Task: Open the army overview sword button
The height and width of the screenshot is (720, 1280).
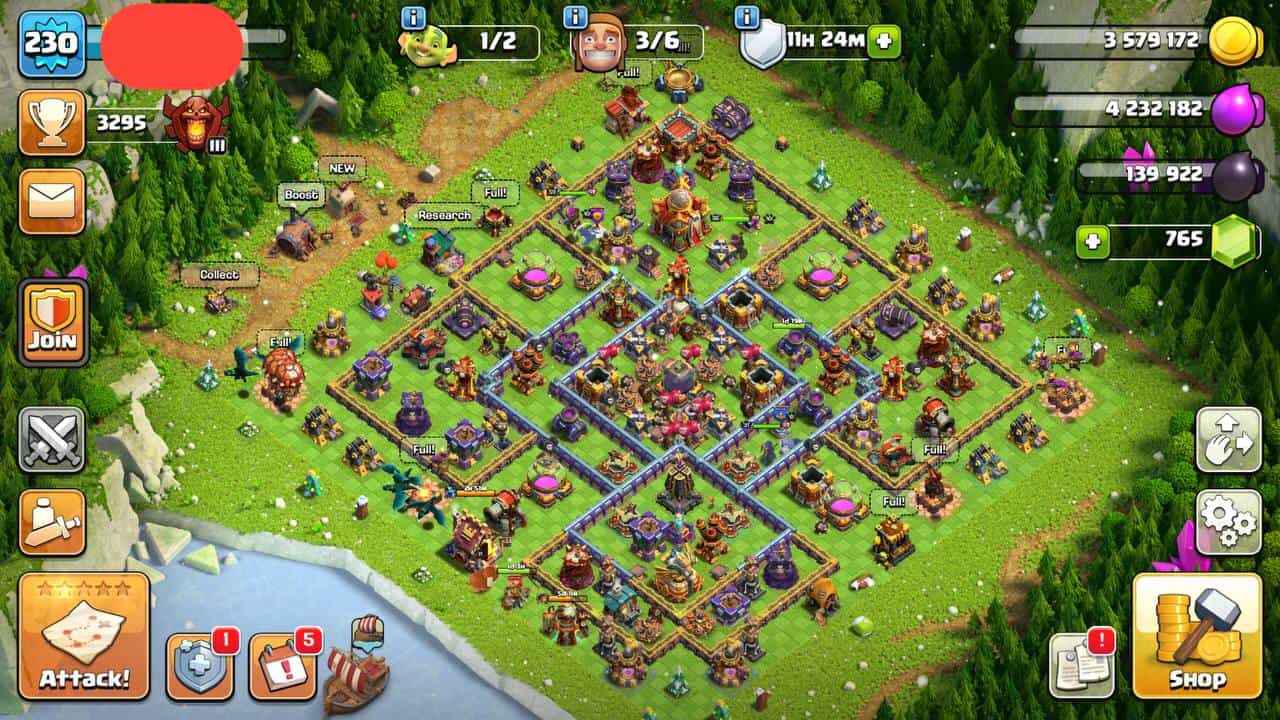Action: click(52, 523)
